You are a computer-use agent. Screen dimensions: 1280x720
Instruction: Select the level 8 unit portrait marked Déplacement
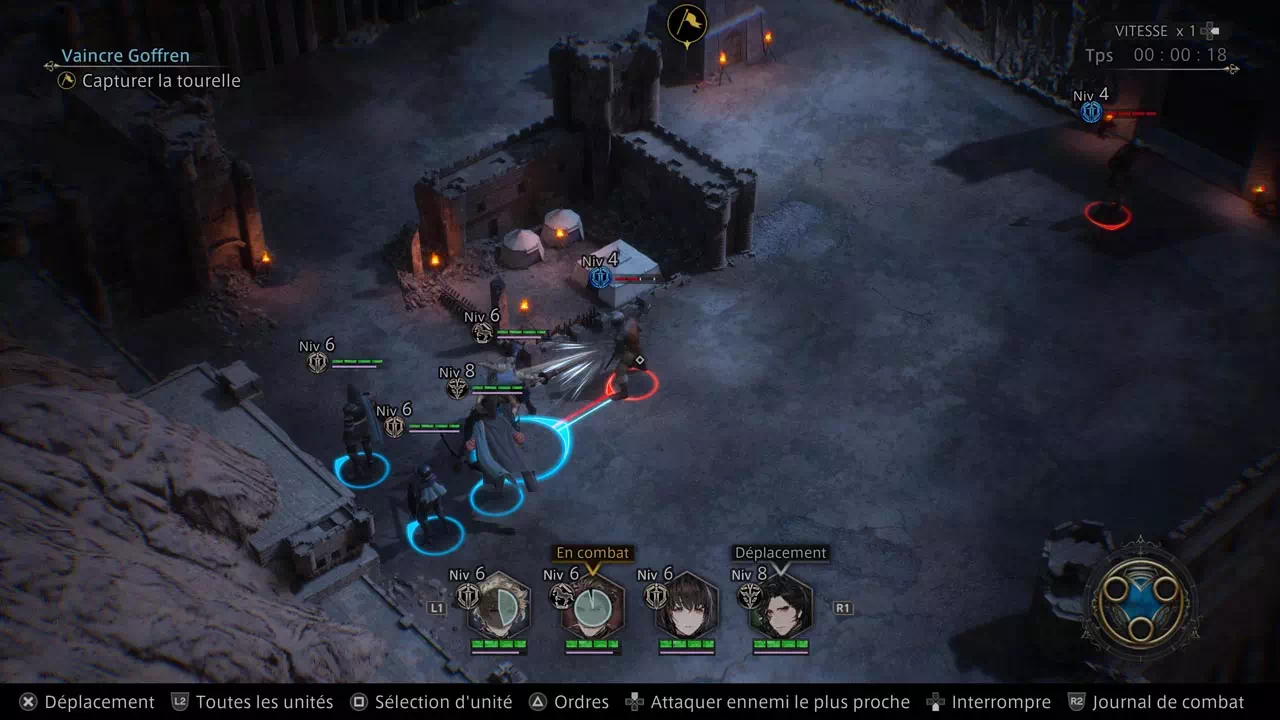coord(781,605)
